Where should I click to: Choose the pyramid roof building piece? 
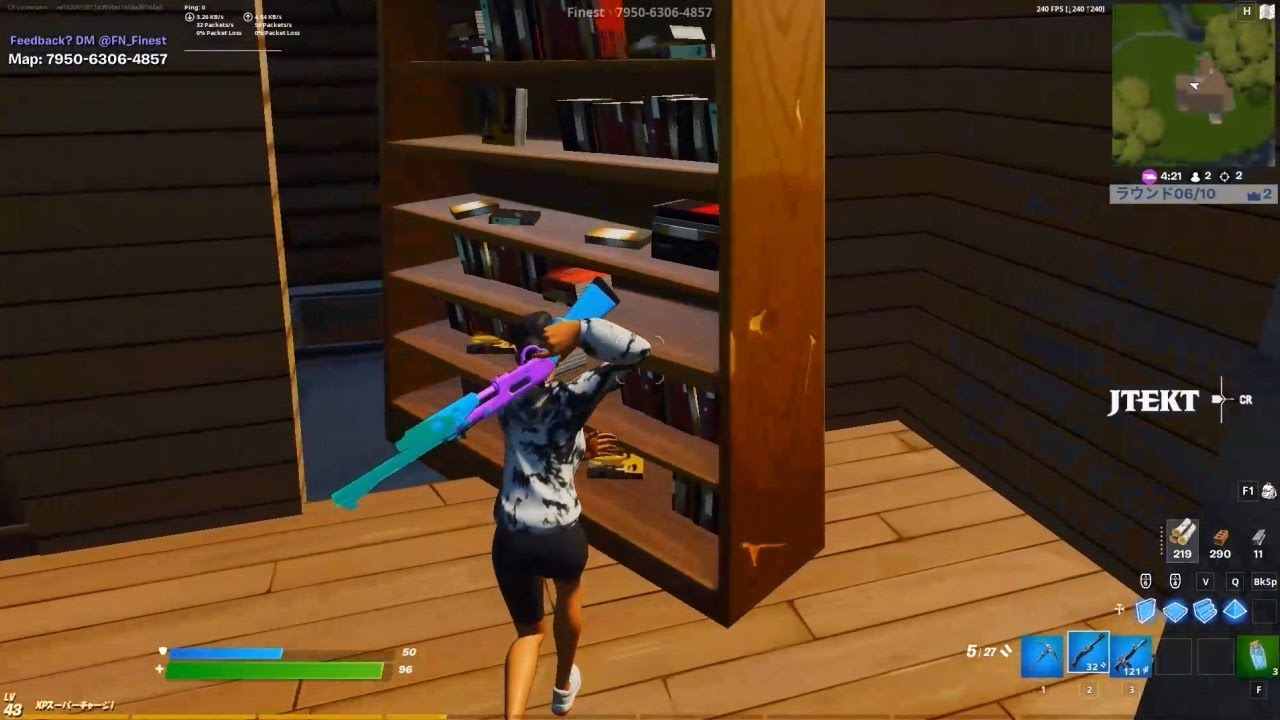coord(1236,610)
